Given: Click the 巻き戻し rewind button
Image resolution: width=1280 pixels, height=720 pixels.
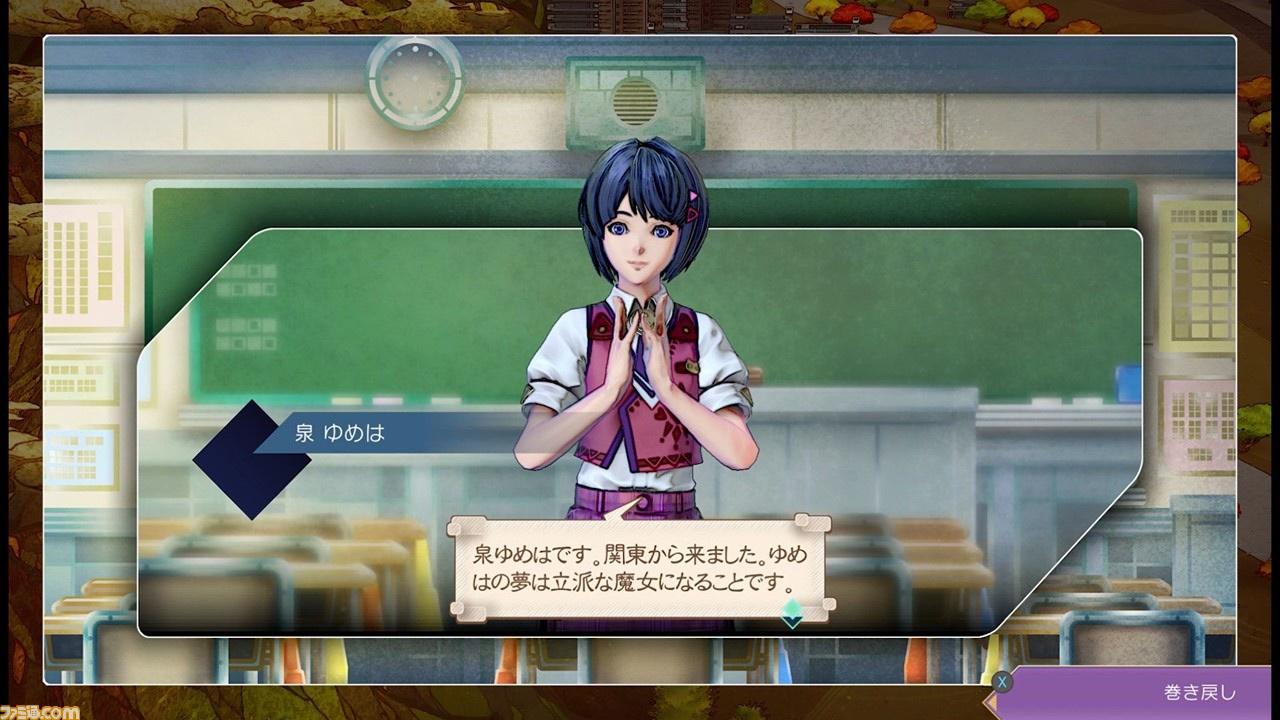Looking at the screenshot, I should coord(1140,692).
